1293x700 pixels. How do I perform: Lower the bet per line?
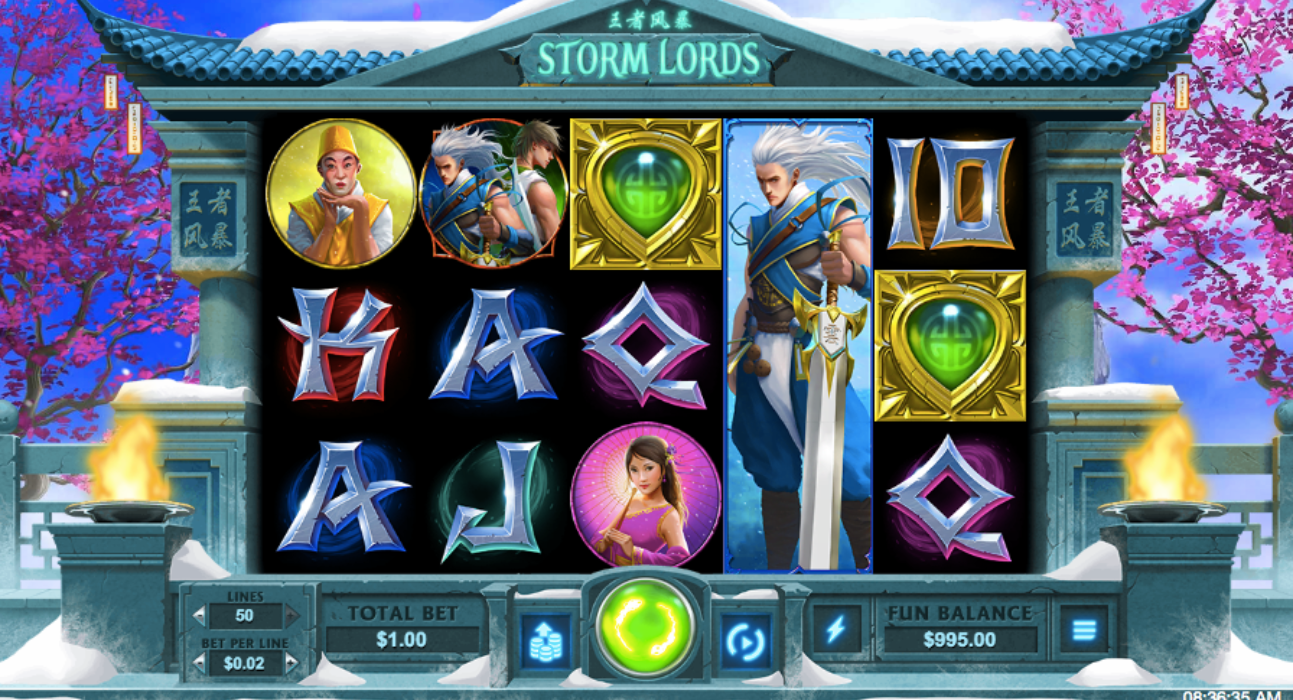[199, 662]
